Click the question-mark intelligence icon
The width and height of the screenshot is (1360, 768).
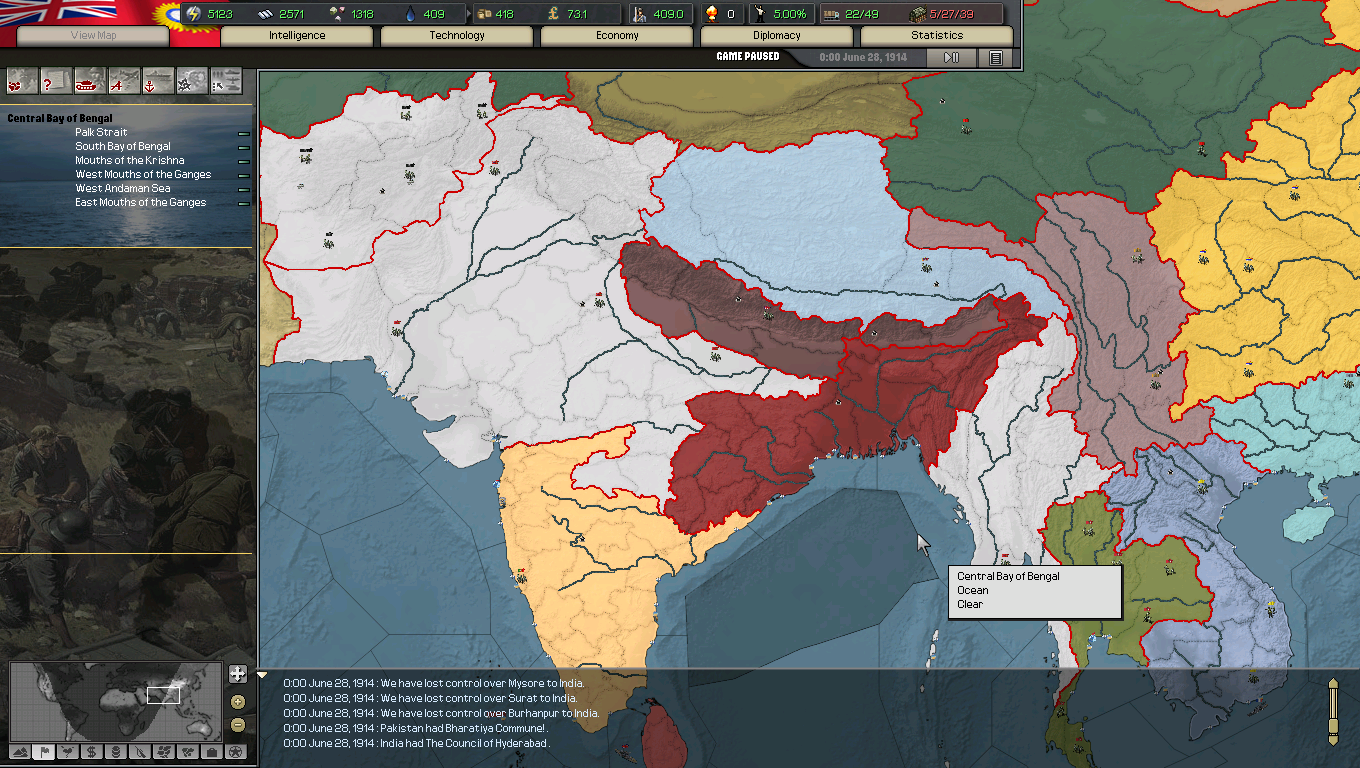point(55,80)
